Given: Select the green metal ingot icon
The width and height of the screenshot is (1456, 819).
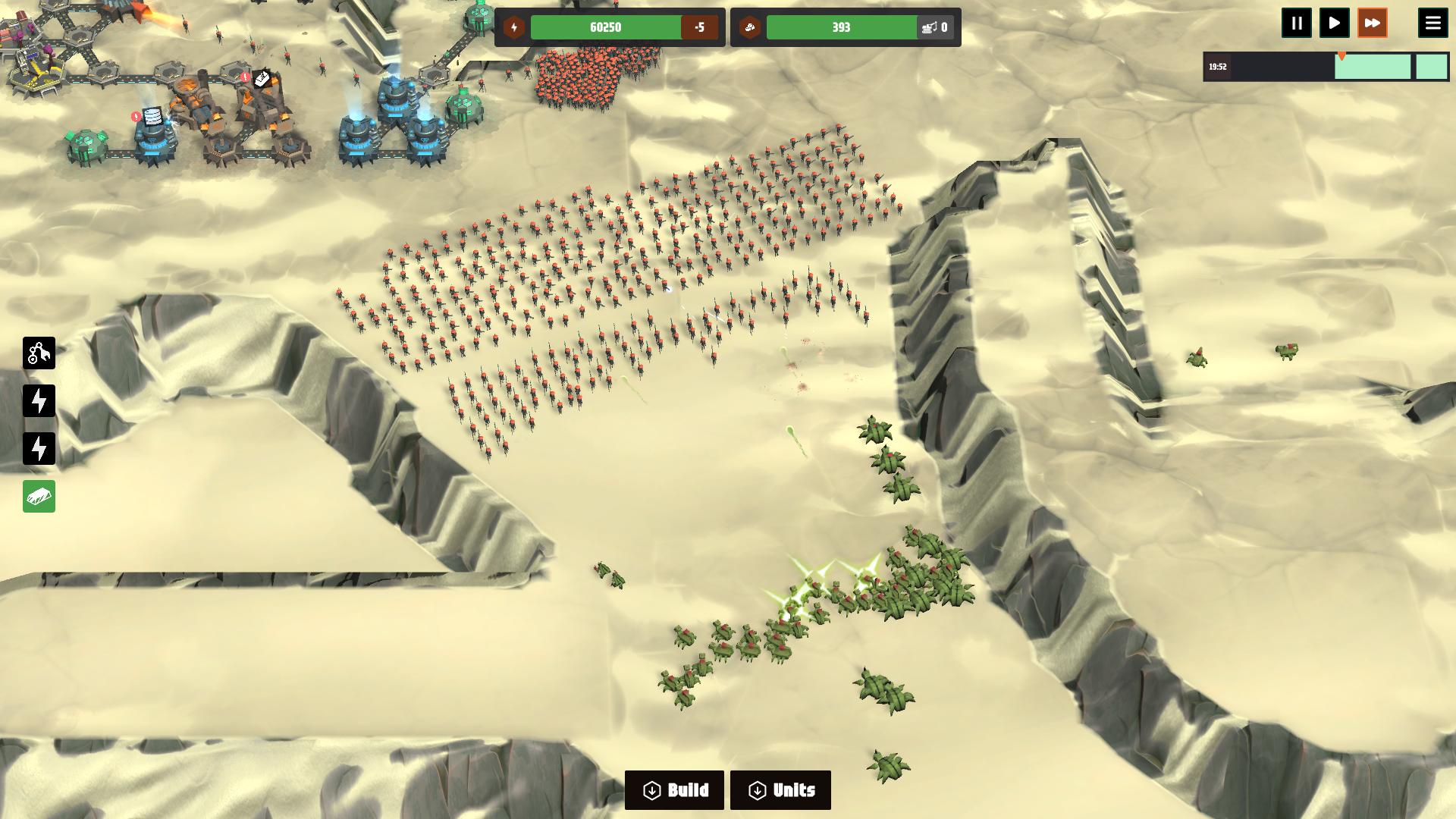Looking at the screenshot, I should click(x=39, y=497).
